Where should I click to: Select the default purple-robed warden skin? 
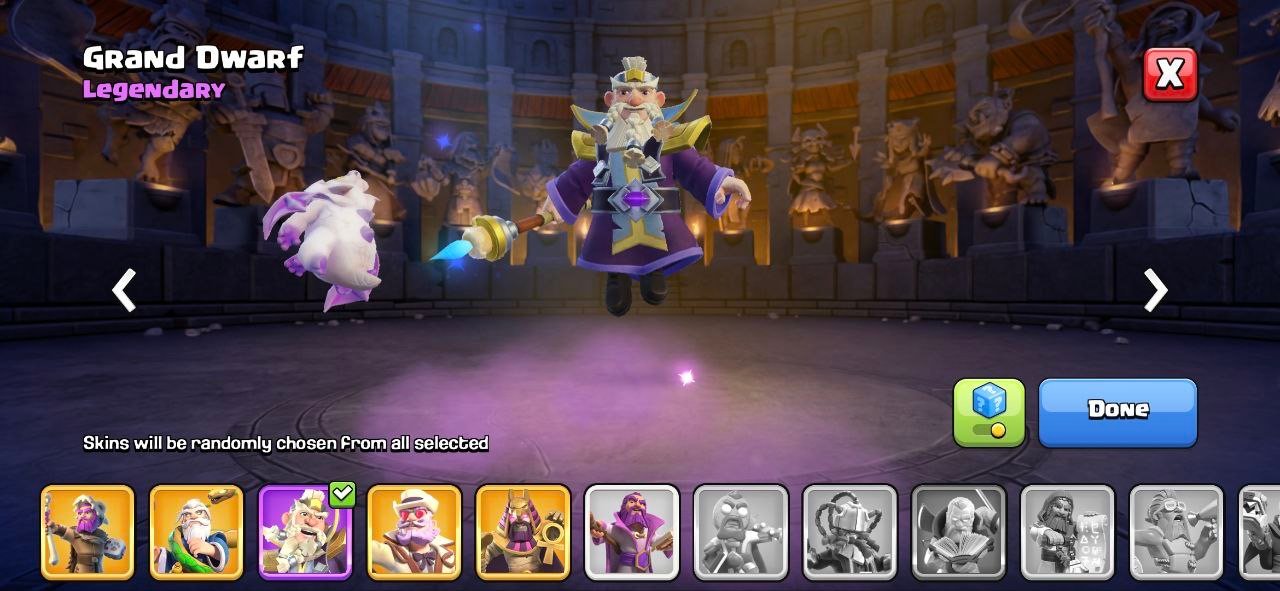[x=632, y=532]
